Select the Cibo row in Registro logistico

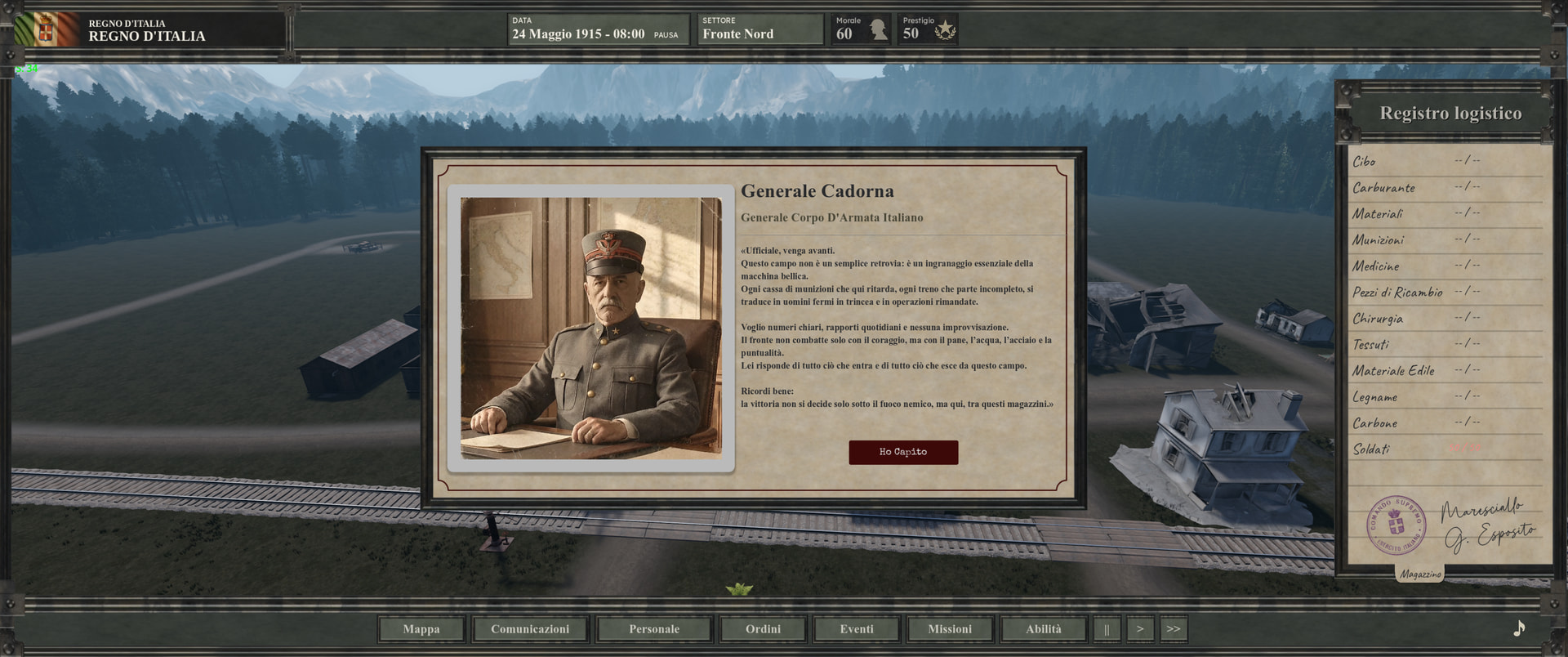pos(1445,162)
